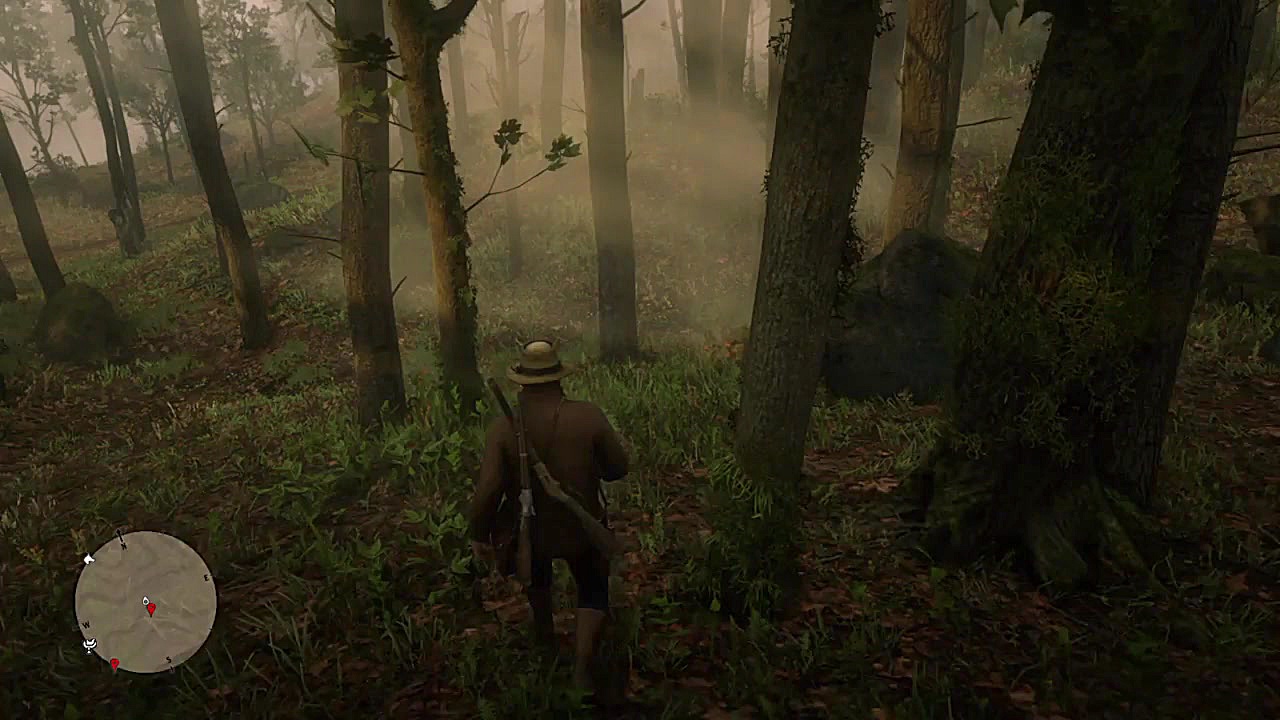This screenshot has width=1280, height=720.
Task: Open the circular minimap
Action: (x=146, y=601)
